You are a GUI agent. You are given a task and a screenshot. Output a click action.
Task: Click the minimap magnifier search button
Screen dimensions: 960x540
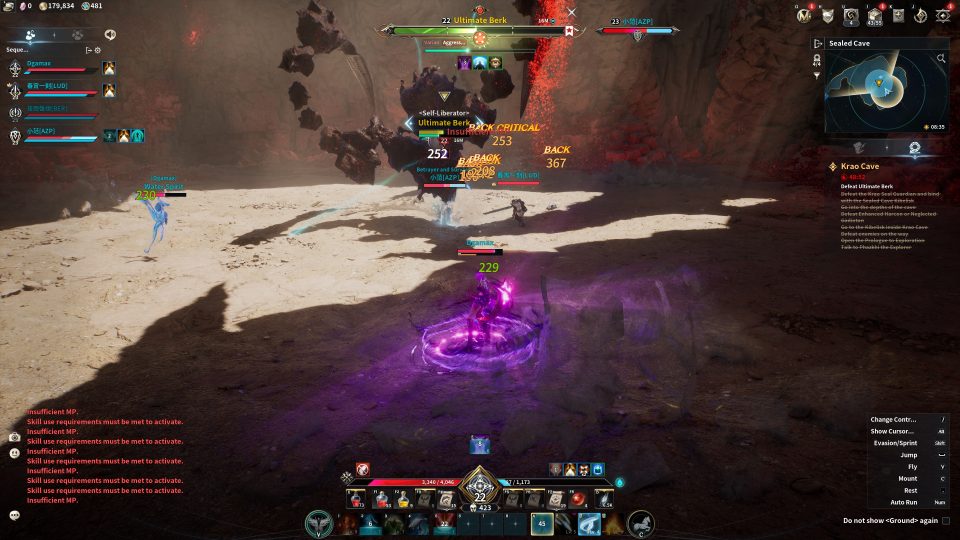click(941, 59)
